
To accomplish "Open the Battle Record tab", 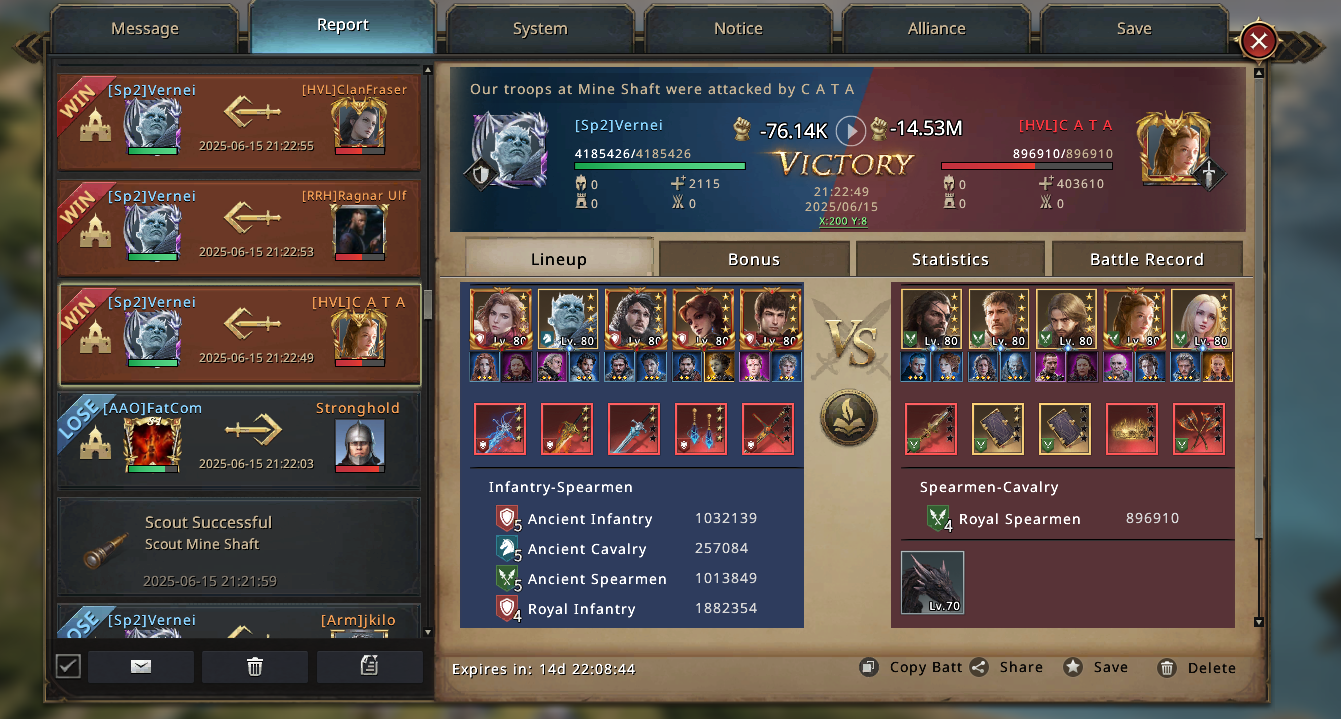I will (1146, 259).
